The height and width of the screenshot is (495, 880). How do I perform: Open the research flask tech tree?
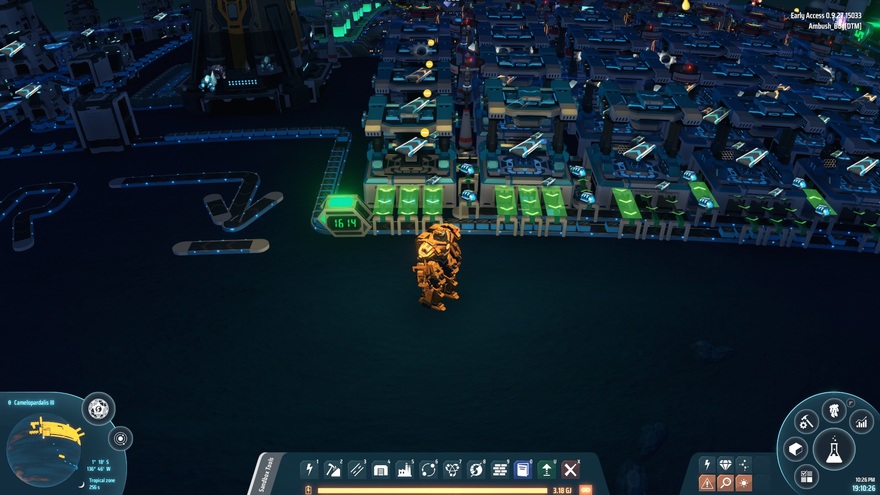[x=833, y=448]
